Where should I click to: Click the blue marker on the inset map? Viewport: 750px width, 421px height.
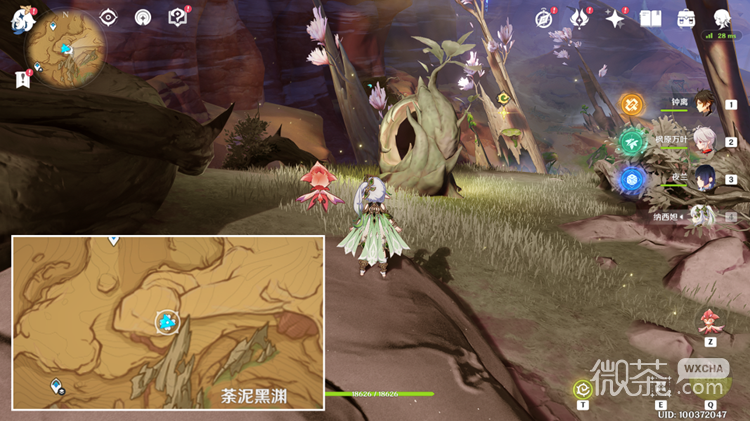(167, 322)
